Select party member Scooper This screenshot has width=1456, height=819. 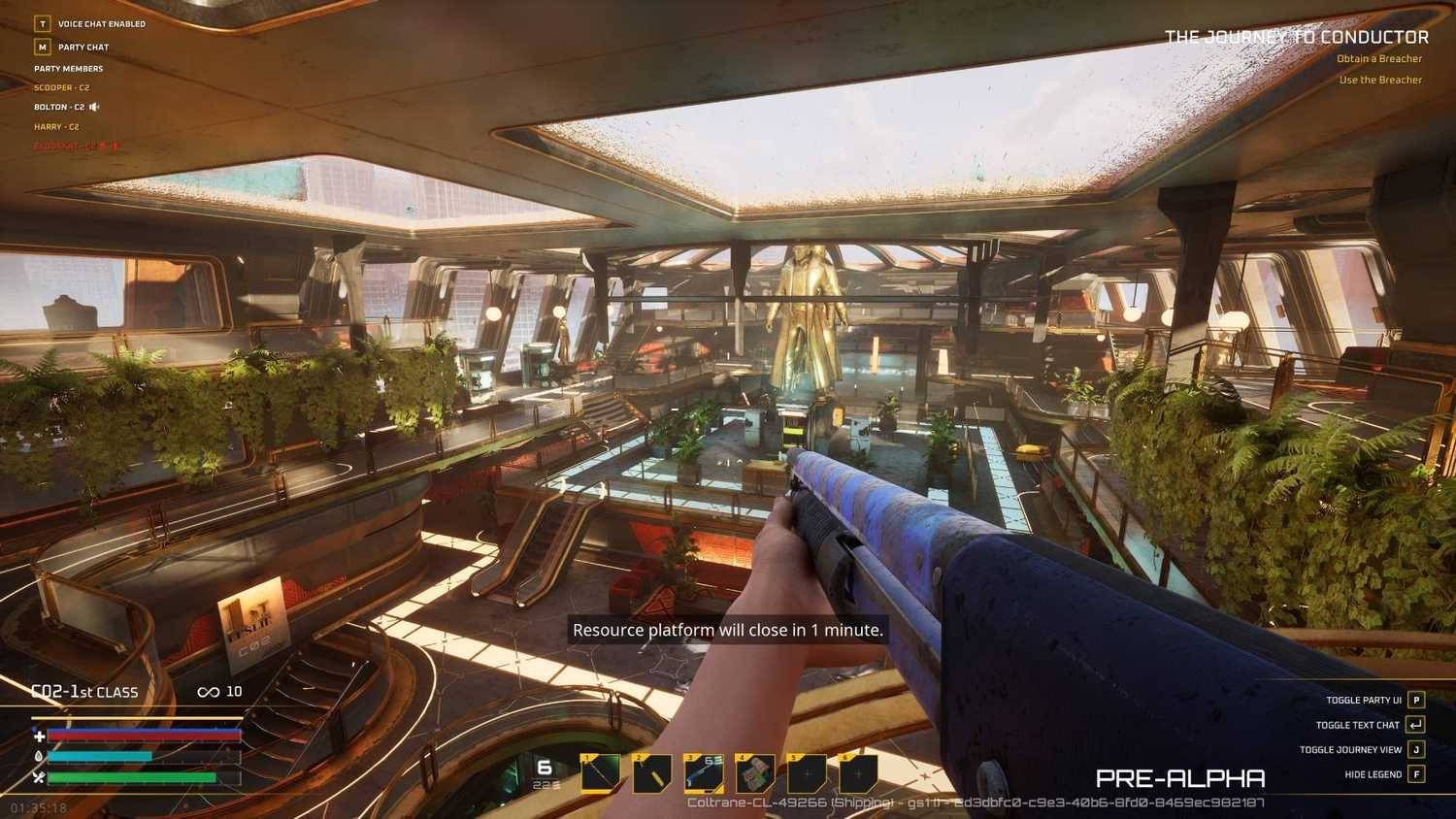tap(61, 88)
